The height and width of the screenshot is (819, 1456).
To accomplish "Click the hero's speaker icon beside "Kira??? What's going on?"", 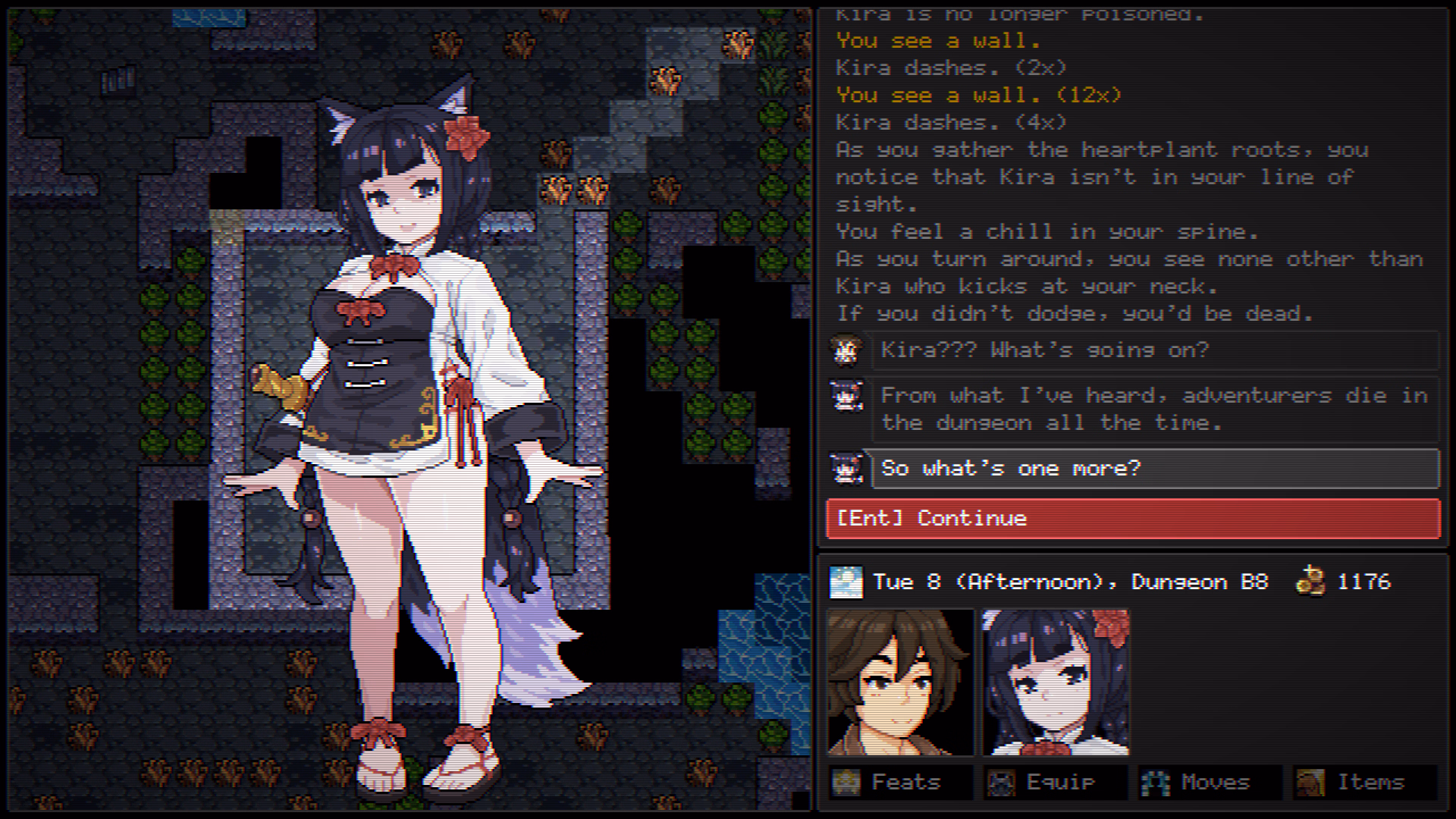I will pyautogui.click(x=847, y=350).
